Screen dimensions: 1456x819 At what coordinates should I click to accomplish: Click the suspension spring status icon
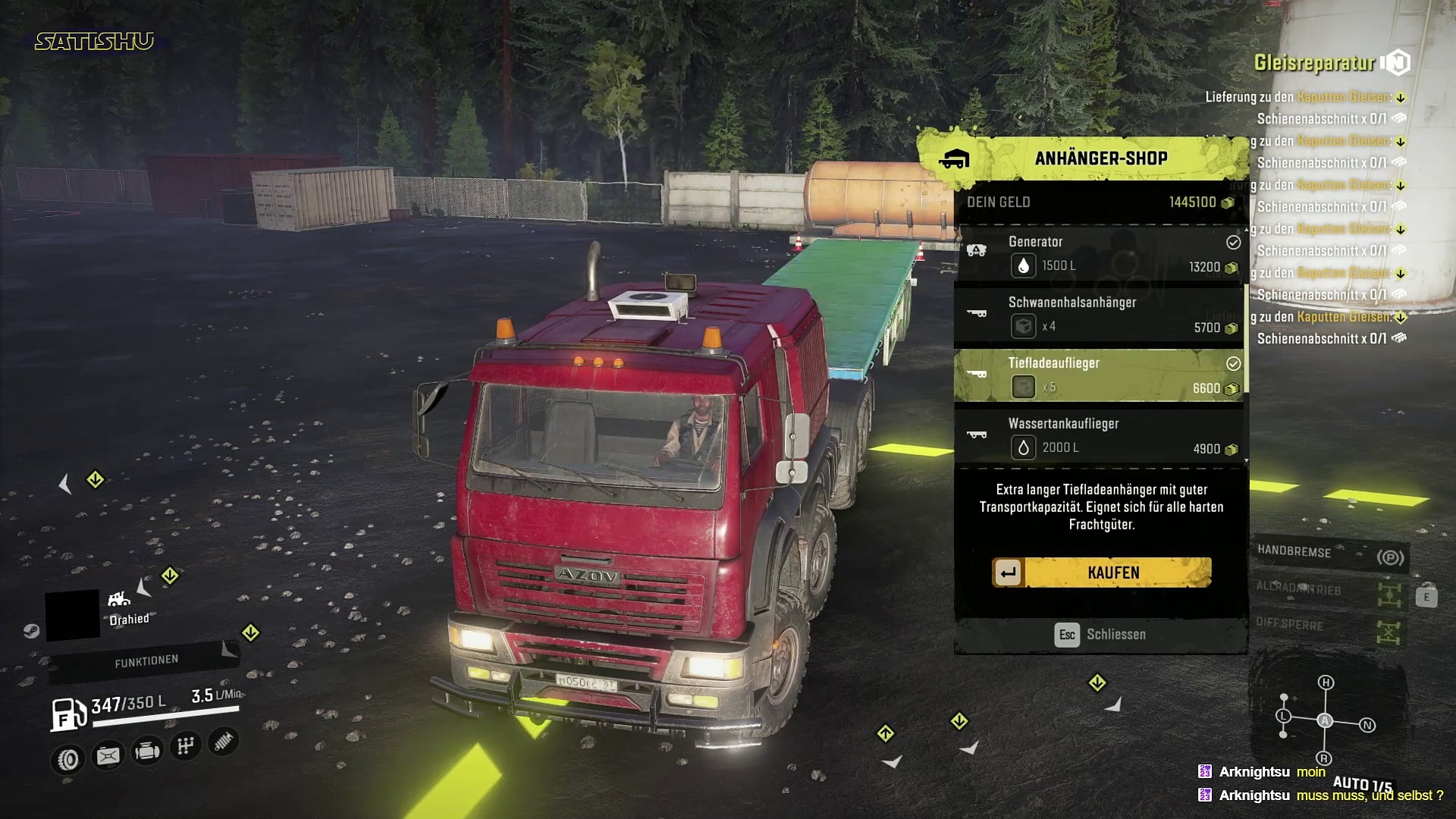(x=223, y=742)
